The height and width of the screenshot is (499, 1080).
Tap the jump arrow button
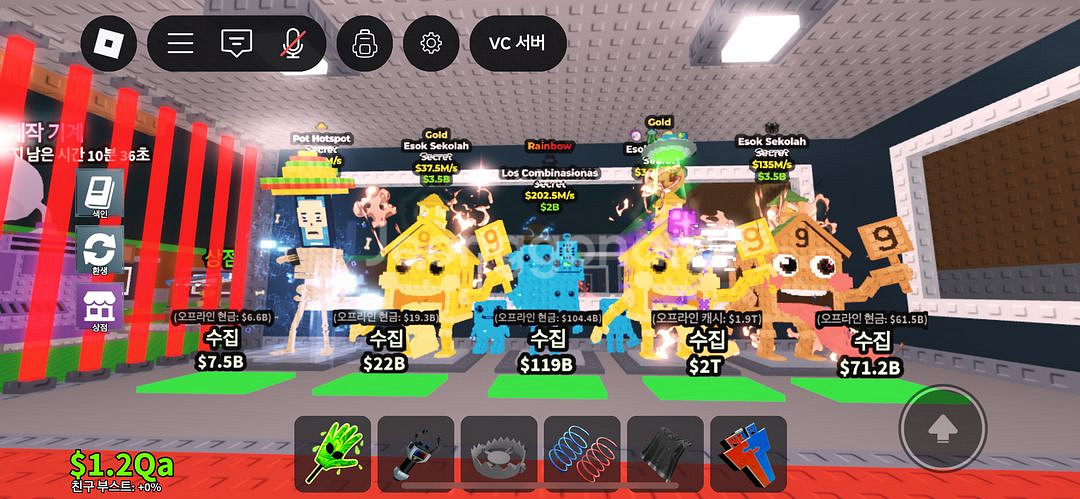click(x=942, y=428)
